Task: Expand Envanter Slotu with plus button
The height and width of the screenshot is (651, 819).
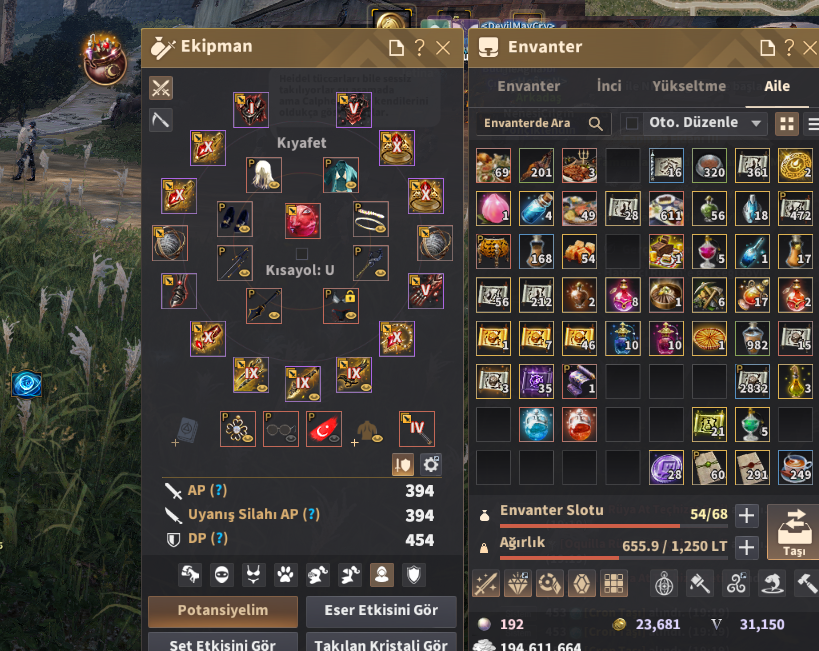Action: (x=746, y=515)
